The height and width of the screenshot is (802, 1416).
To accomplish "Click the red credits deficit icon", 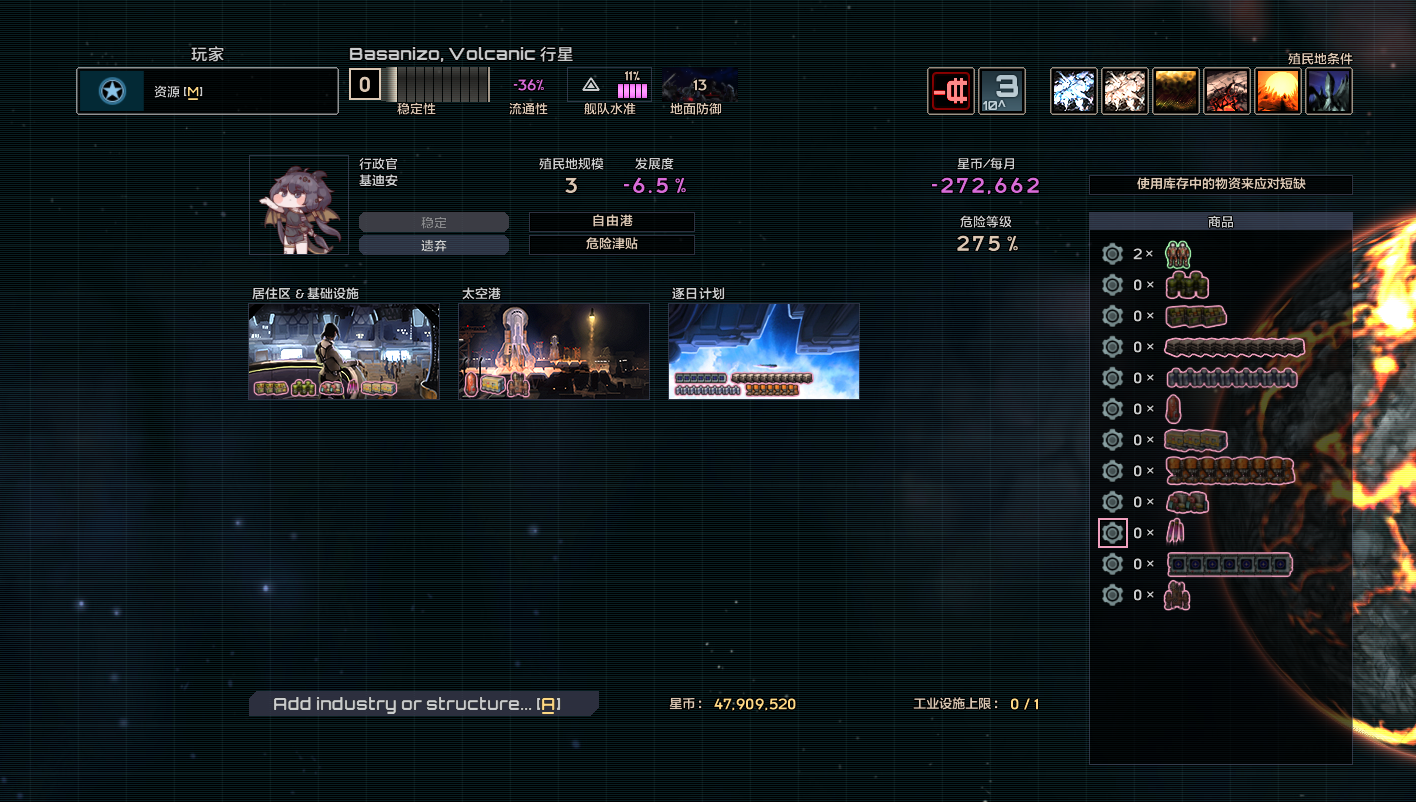I will (950, 91).
